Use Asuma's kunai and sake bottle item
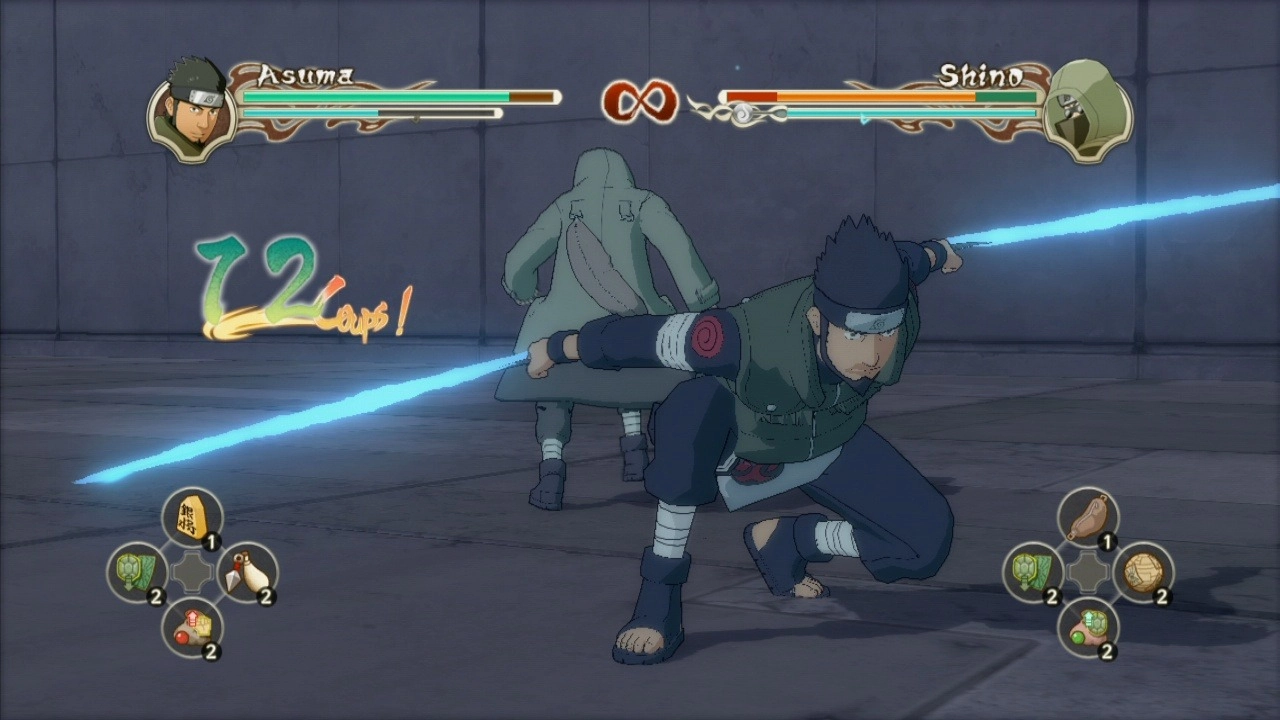This screenshot has width=1280, height=720. (x=246, y=572)
